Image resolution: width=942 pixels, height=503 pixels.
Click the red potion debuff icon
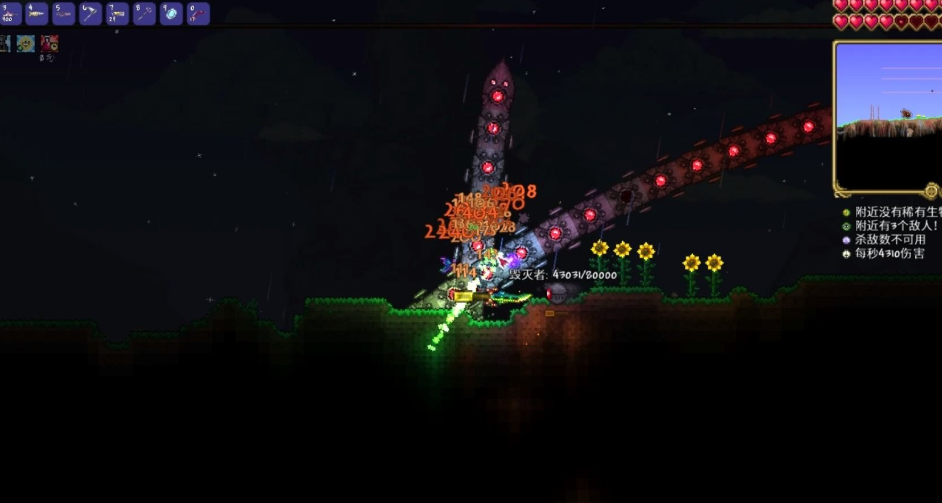tap(49, 43)
